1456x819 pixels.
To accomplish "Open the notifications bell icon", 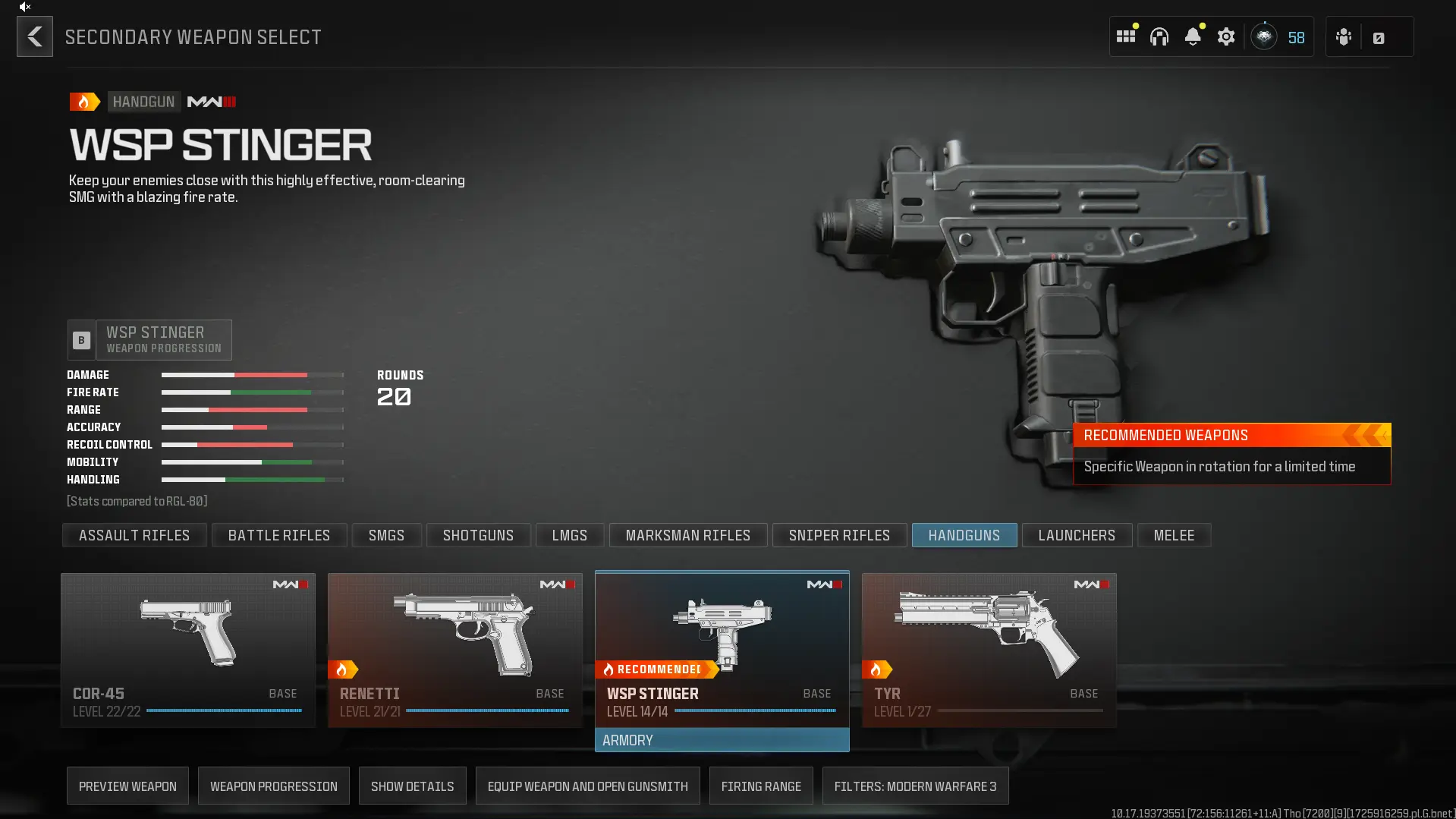I will (x=1193, y=36).
